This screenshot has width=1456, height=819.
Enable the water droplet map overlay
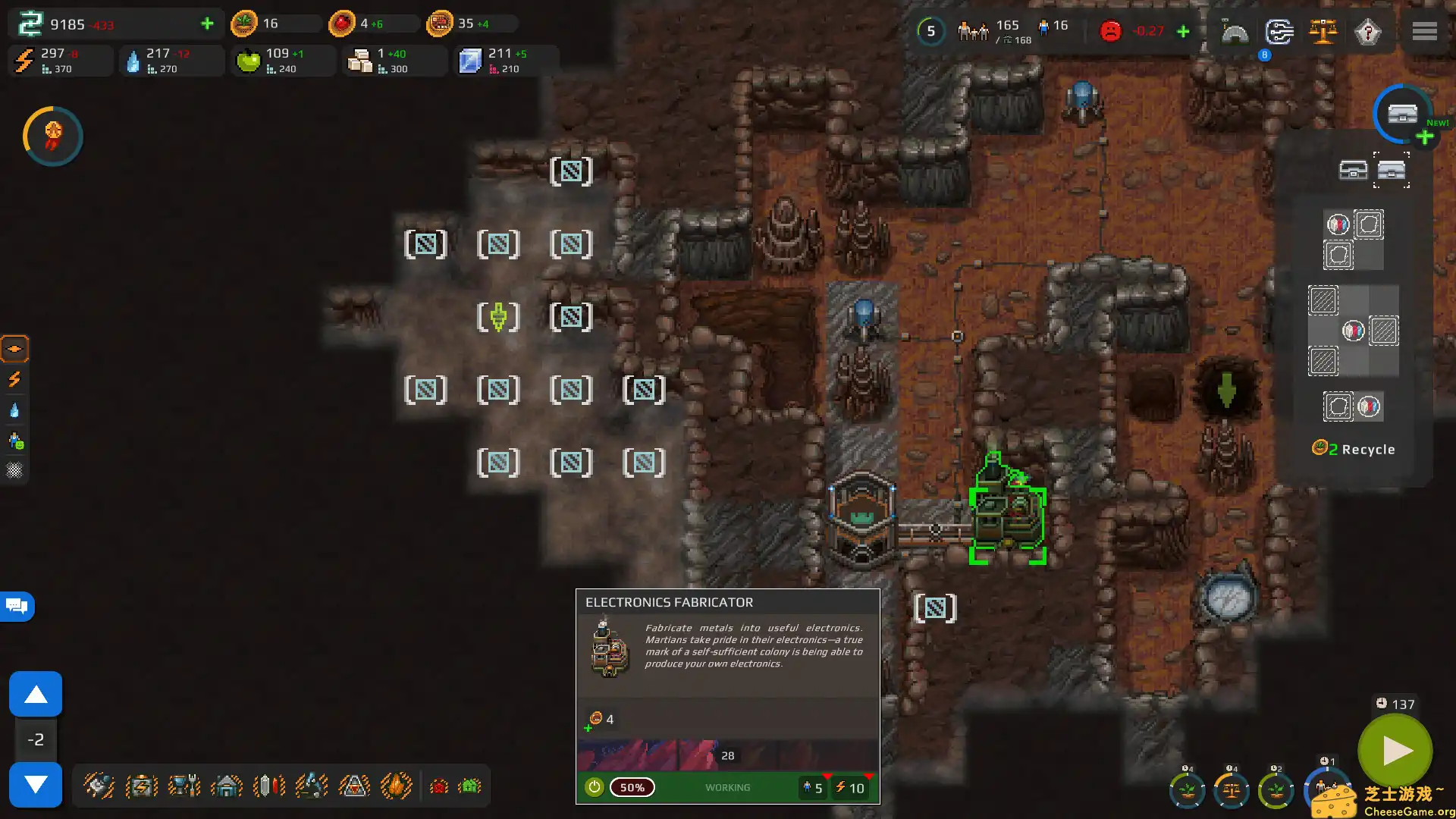coord(15,409)
